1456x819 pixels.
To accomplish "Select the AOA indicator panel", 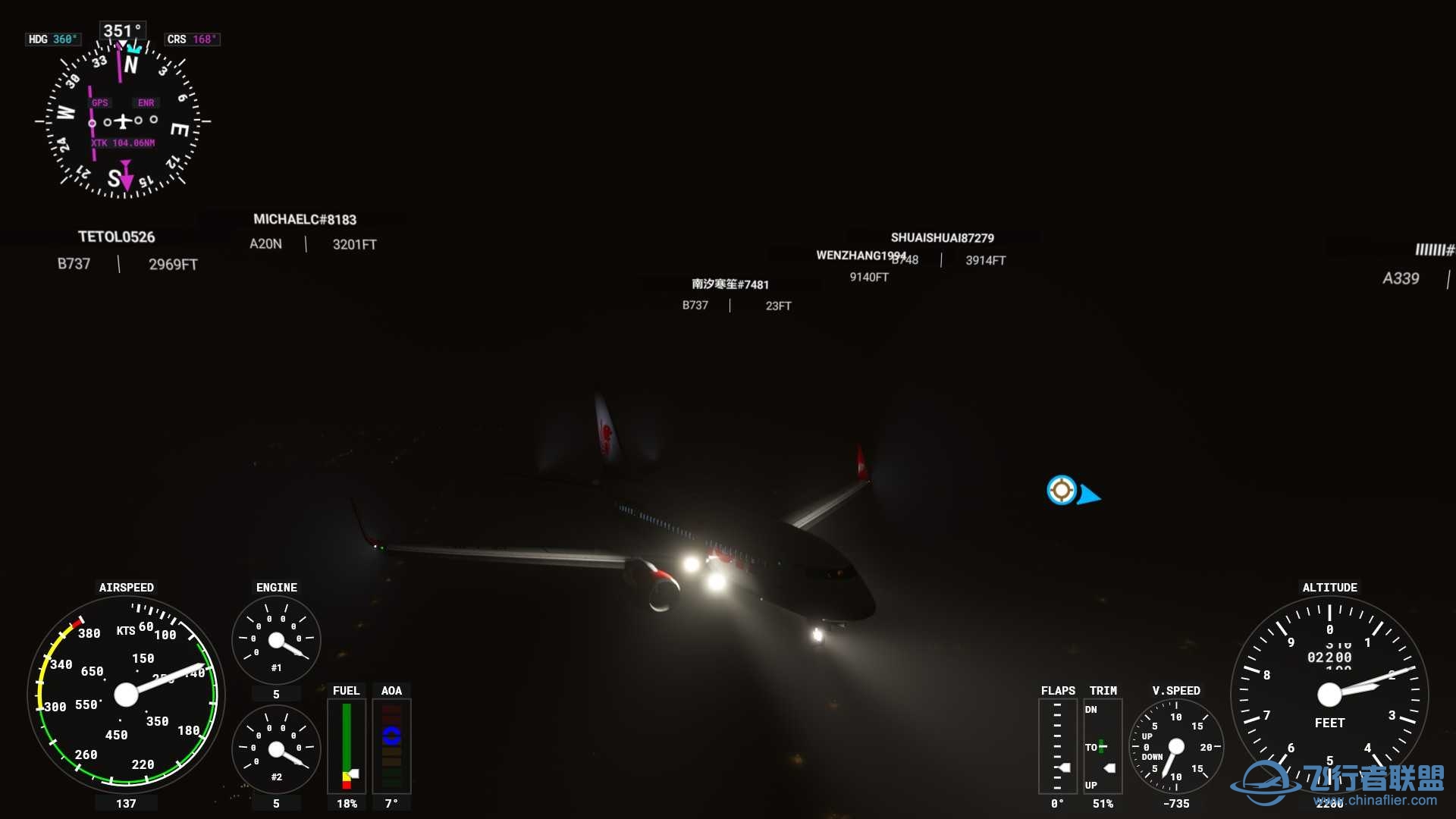I will click(391, 747).
